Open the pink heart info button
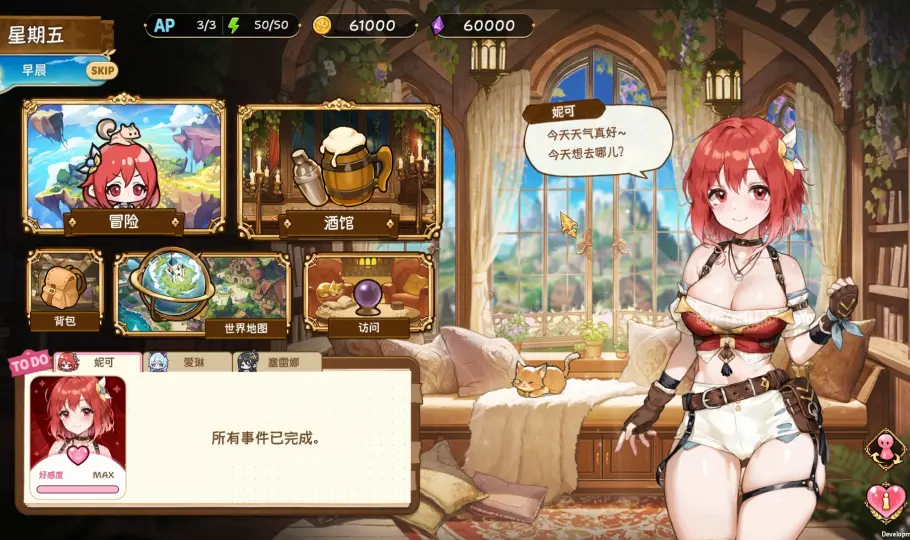The height and width of the screenshot is (540, 910). click(x=882, y=502)
